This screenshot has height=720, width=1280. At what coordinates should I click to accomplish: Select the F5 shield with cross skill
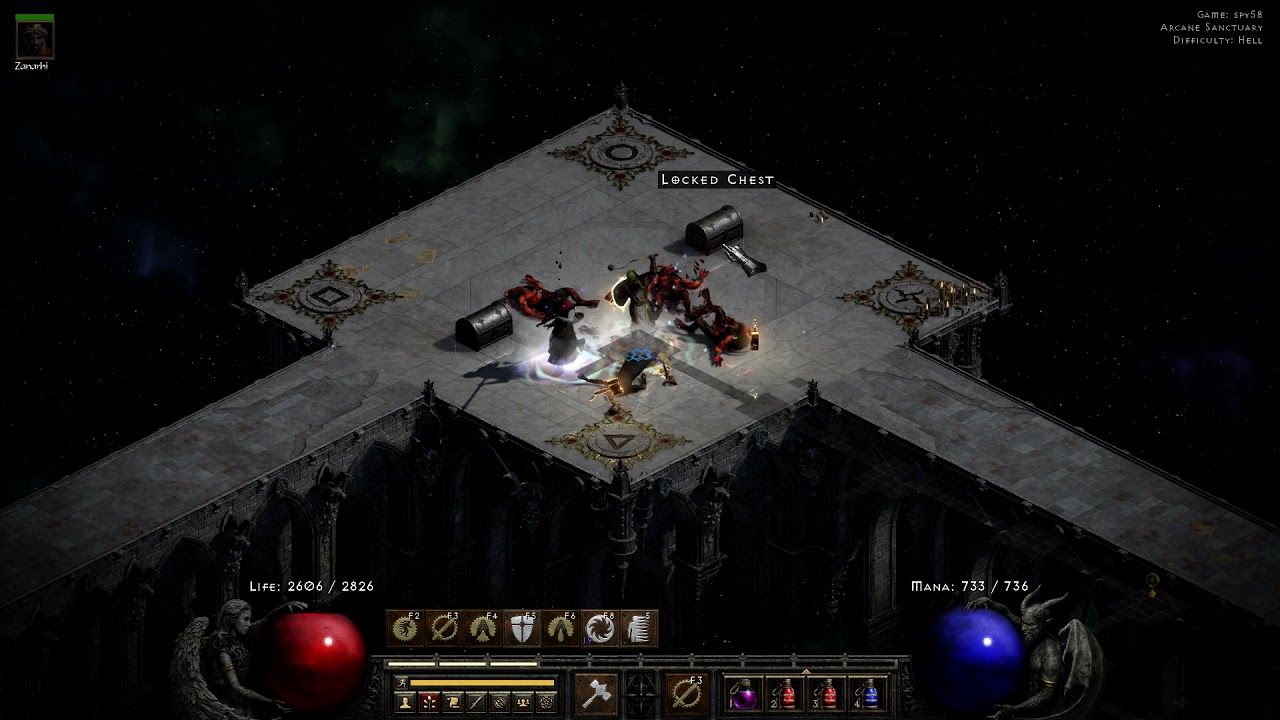(523, 628)
